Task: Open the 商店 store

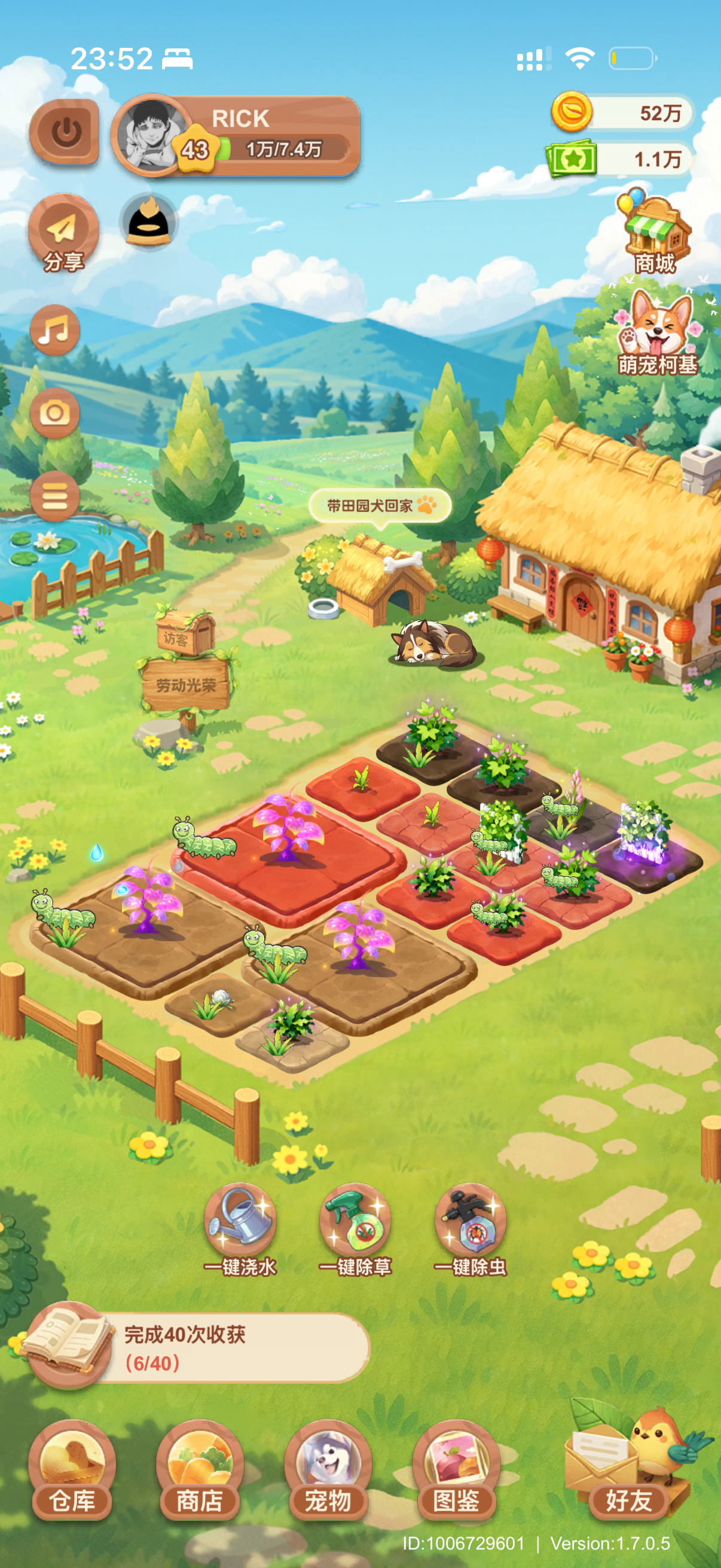Action: pyautogui.click(x=200, y=1469)
